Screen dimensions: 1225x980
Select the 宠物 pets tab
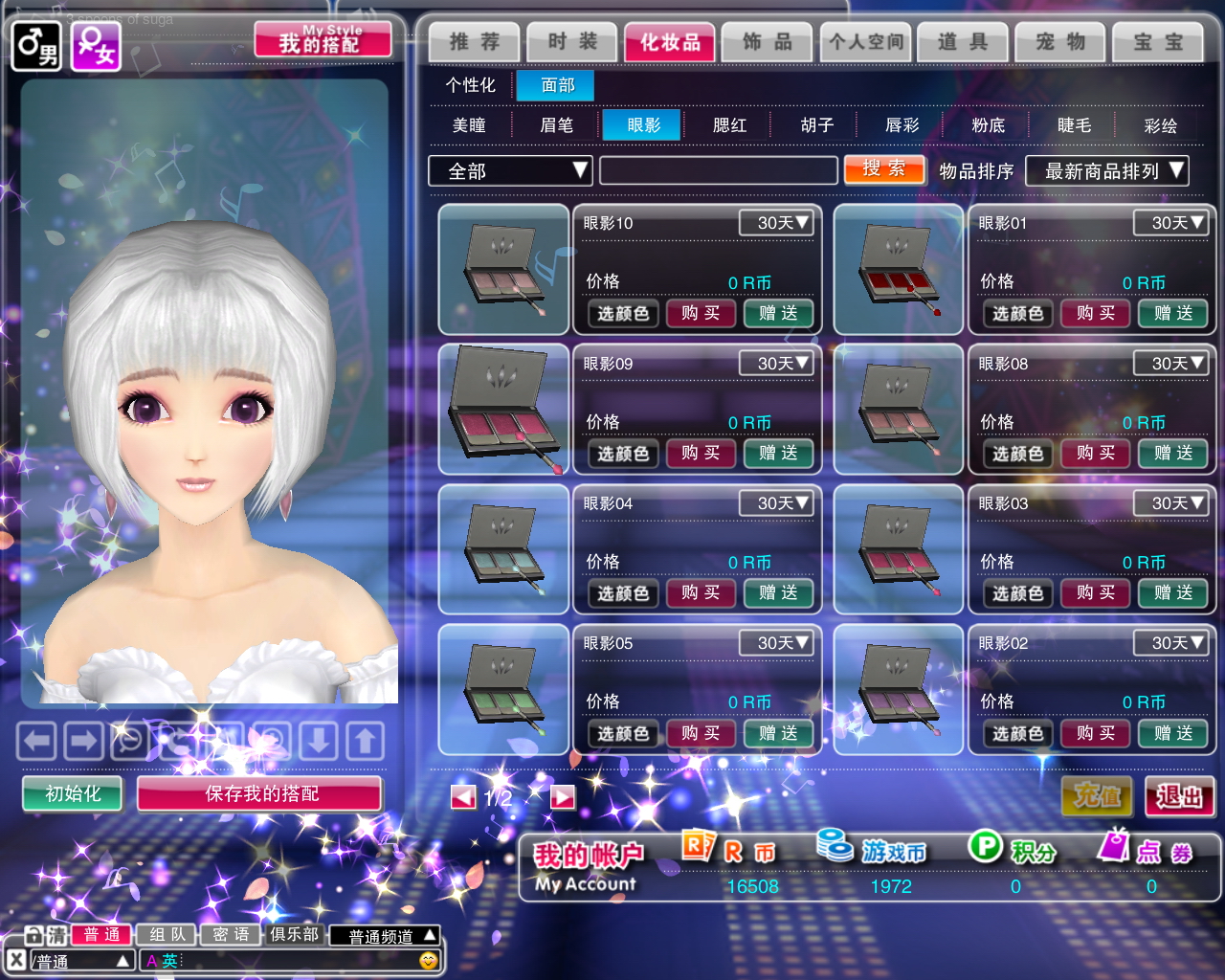click(1060, 42)
